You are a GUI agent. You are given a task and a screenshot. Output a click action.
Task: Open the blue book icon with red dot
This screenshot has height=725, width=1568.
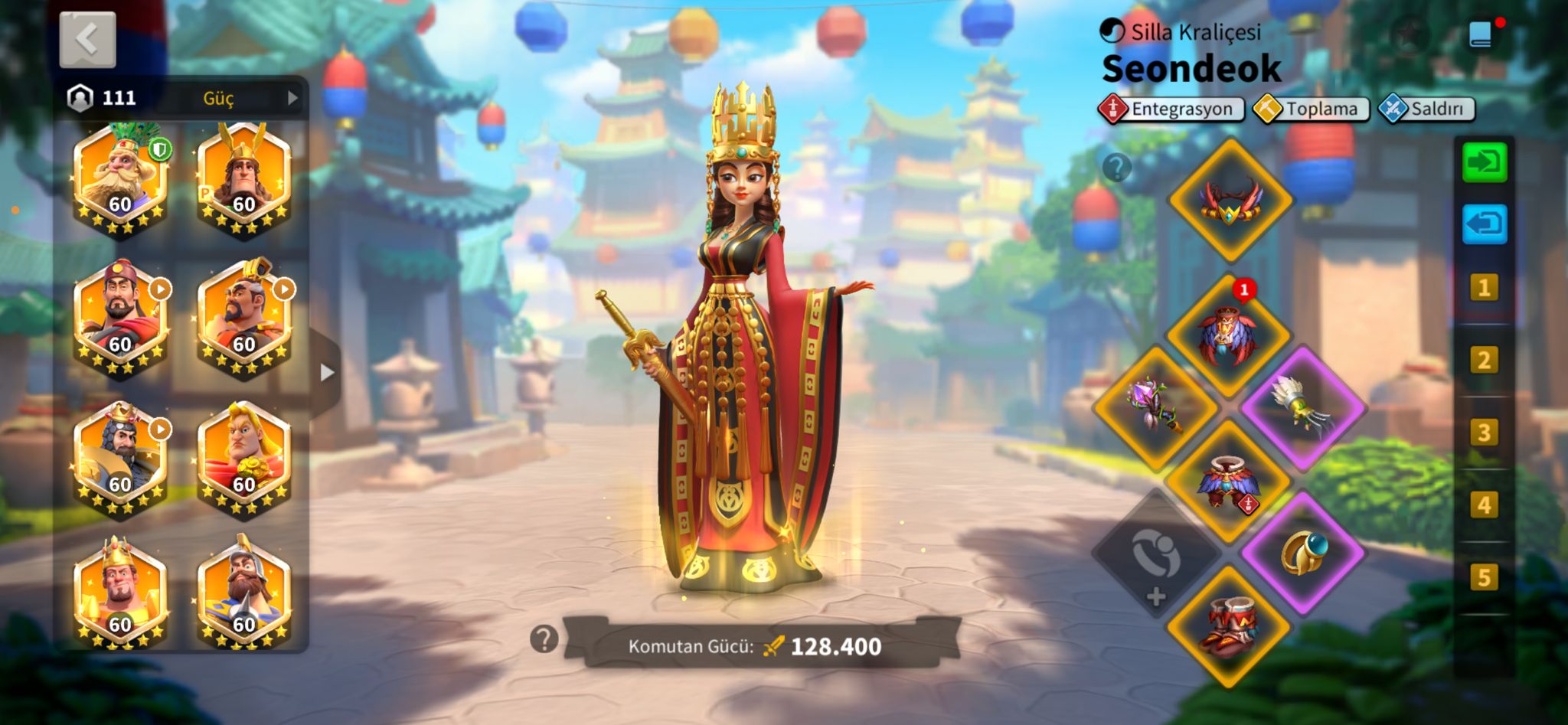click(1481, 34)
